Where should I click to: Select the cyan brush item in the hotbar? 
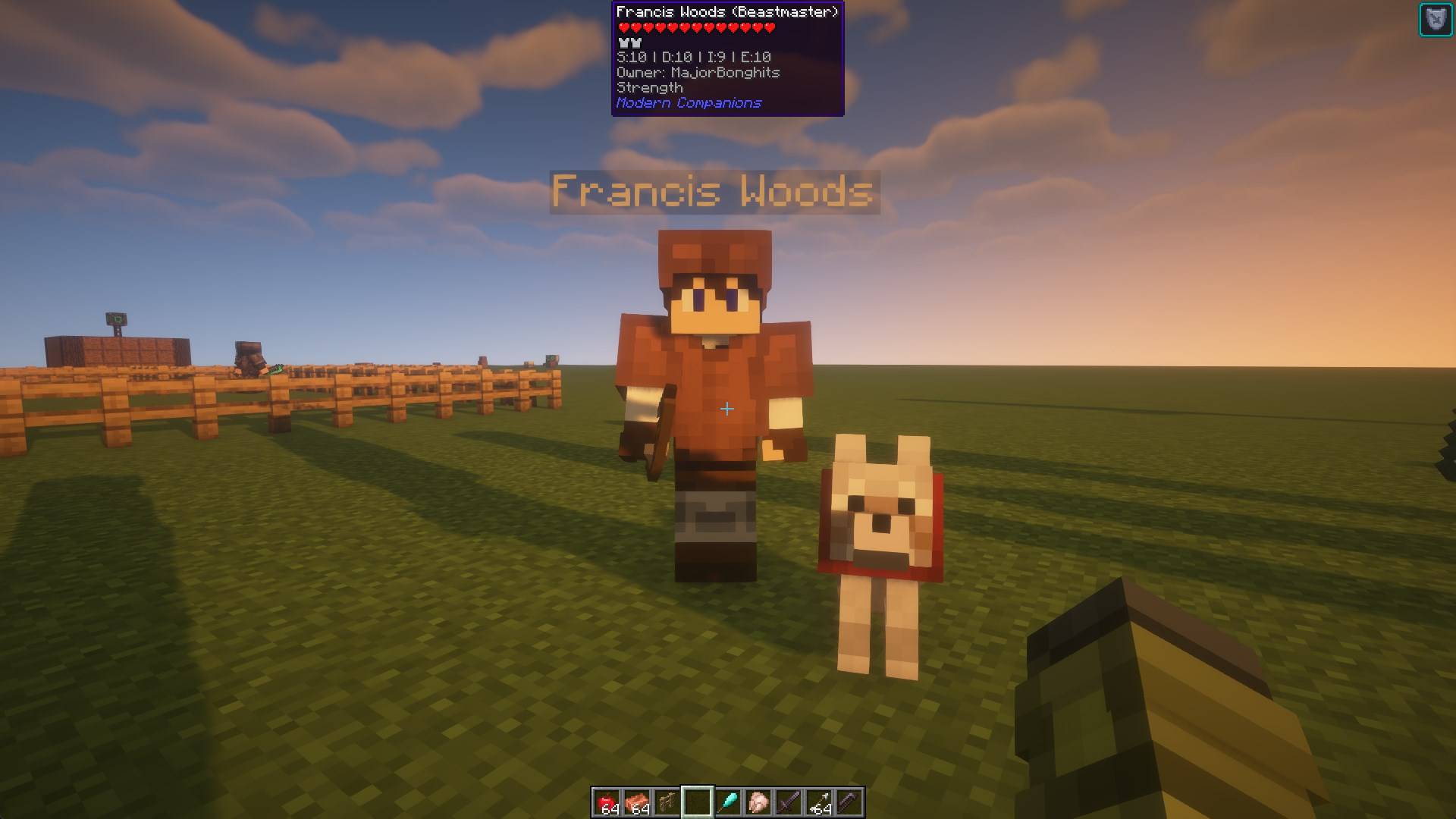[730, 802]
